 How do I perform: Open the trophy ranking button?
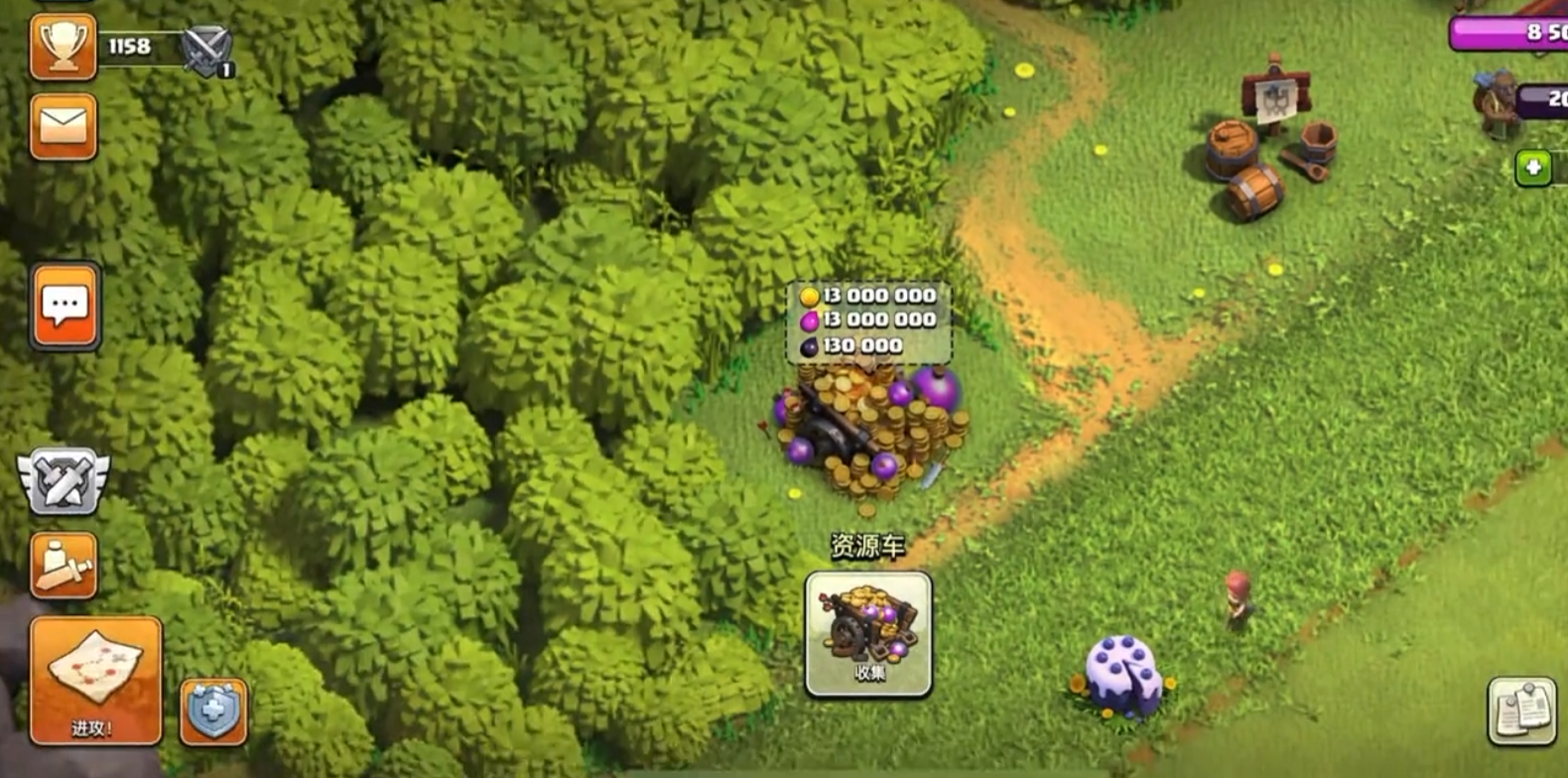pyautogui.click(x=64, y=47)
